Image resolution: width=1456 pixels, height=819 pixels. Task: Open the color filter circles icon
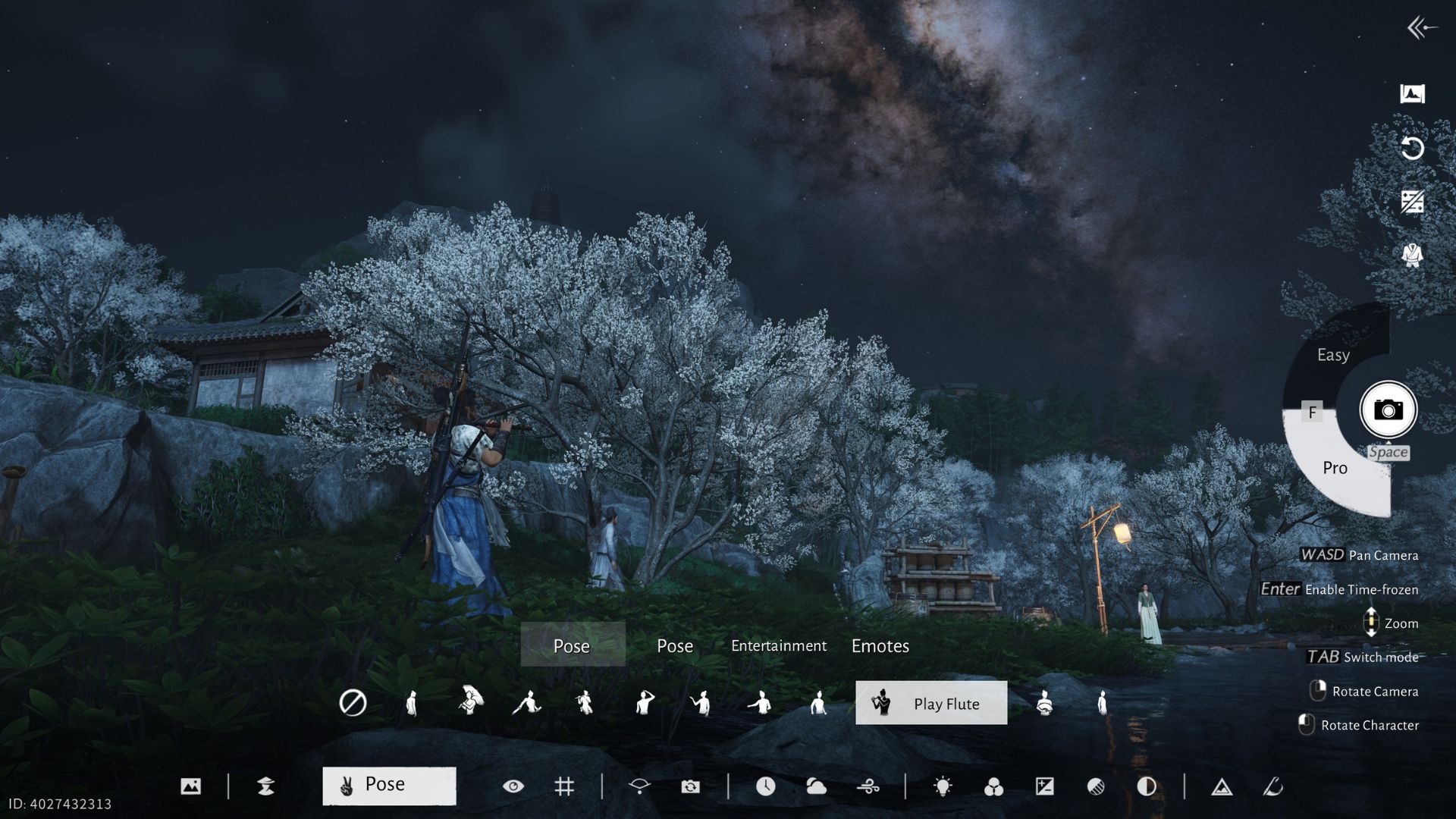[994, 787]
